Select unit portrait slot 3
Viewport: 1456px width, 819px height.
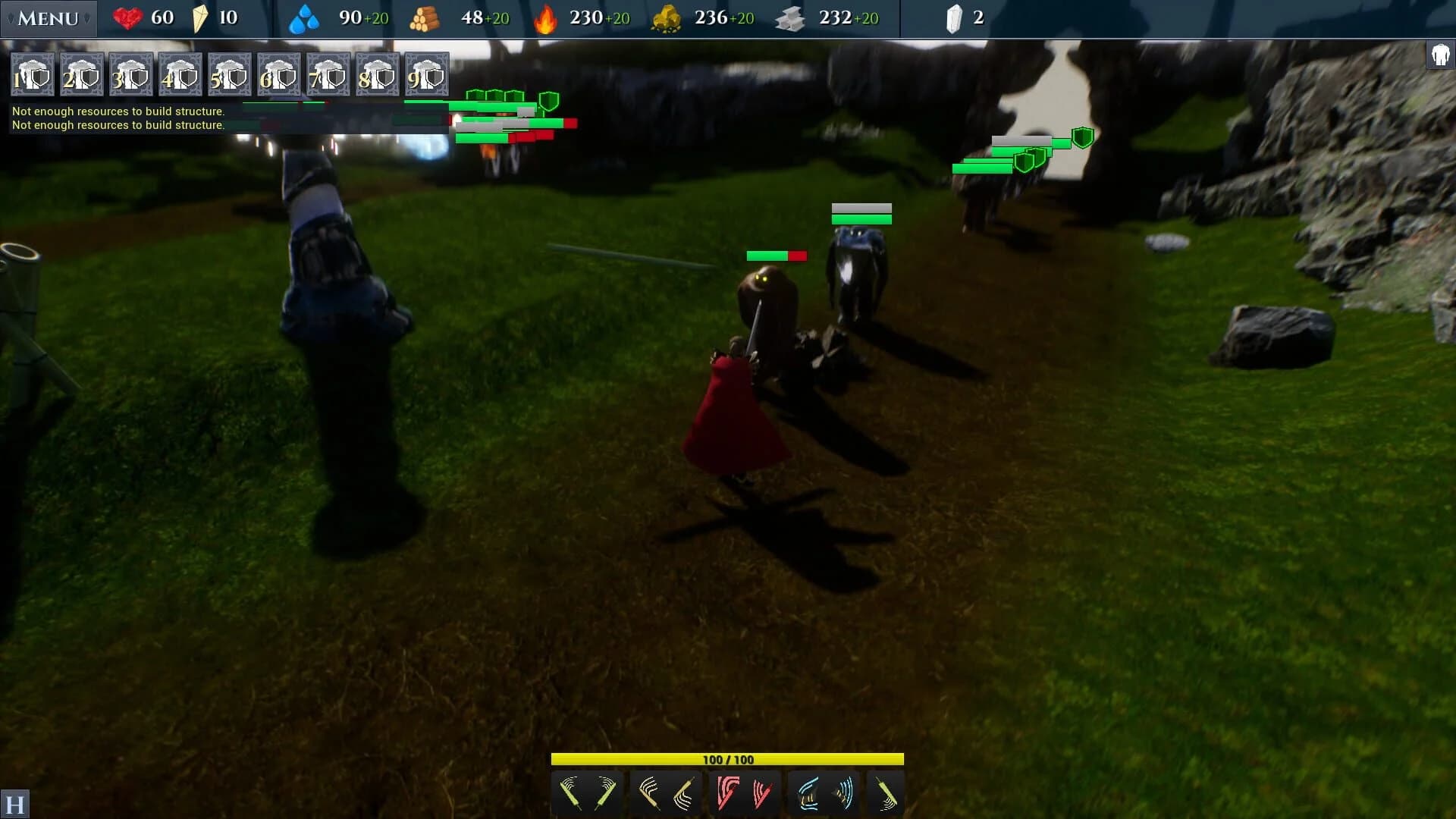coord(130,74)
